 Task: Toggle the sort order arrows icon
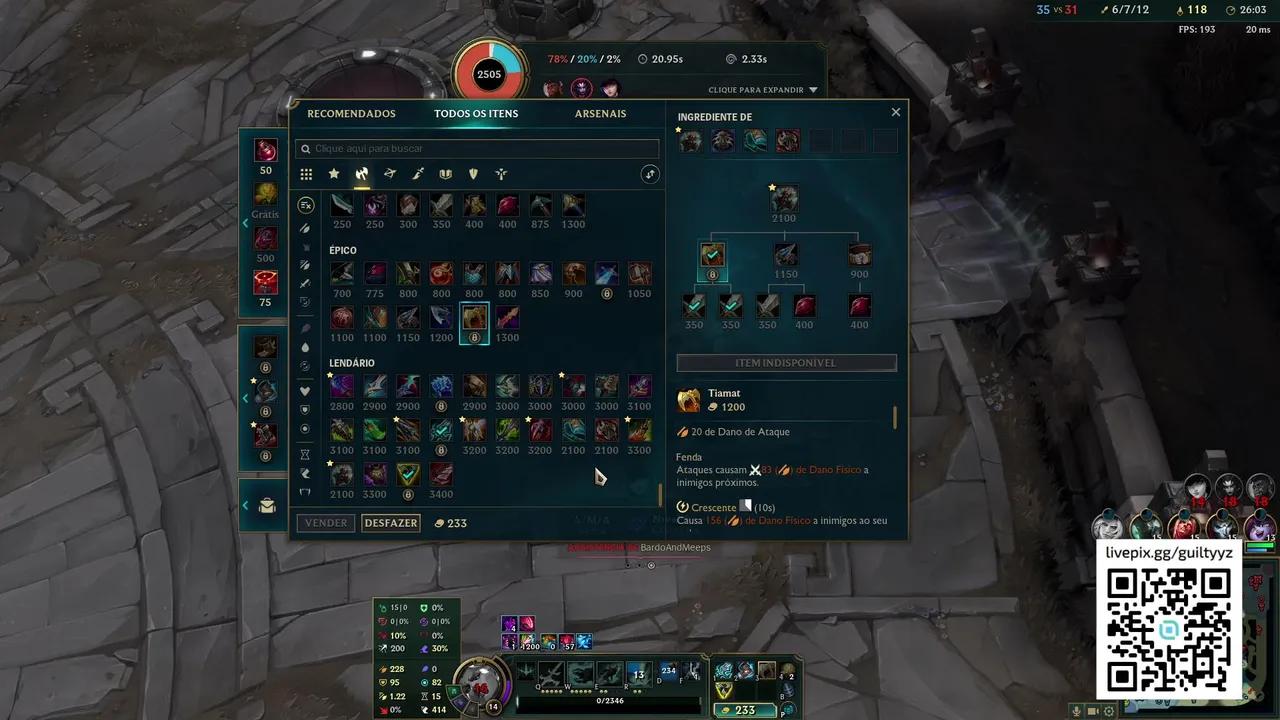650,173
